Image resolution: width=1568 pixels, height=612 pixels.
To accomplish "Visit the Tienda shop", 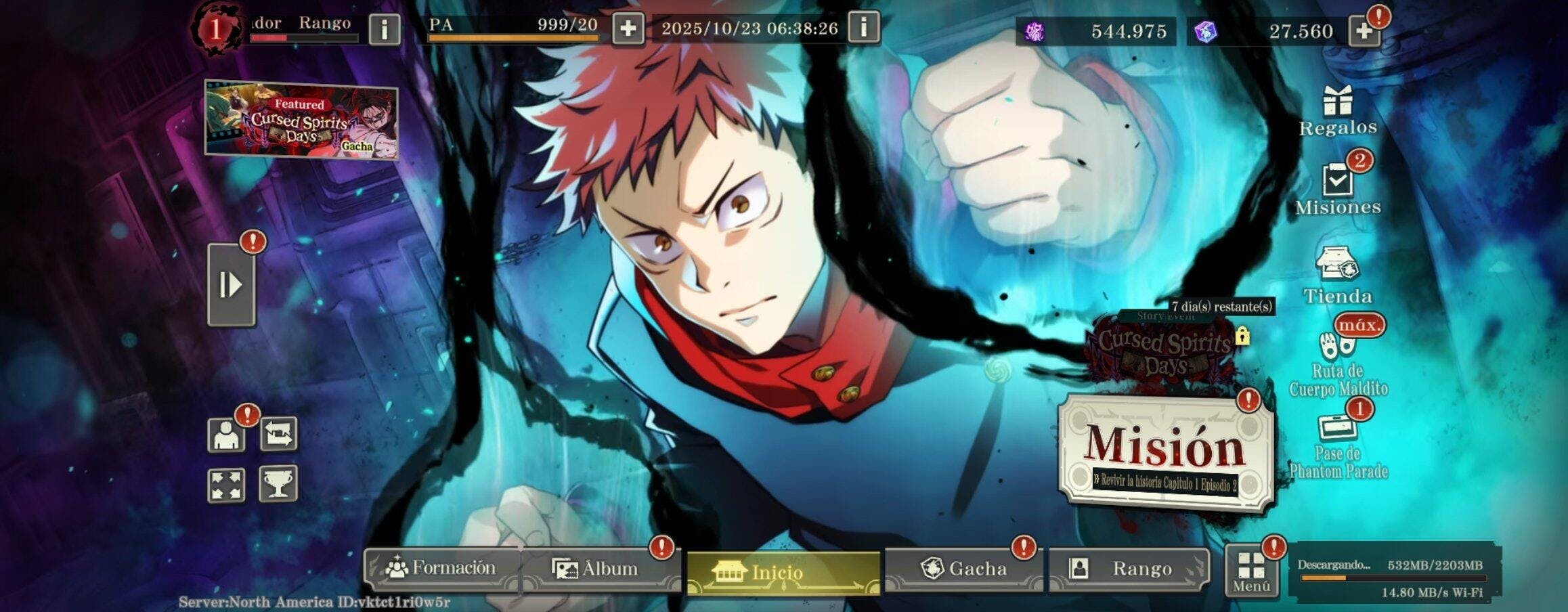I will pyautogui.click(x=1337, y=274).
